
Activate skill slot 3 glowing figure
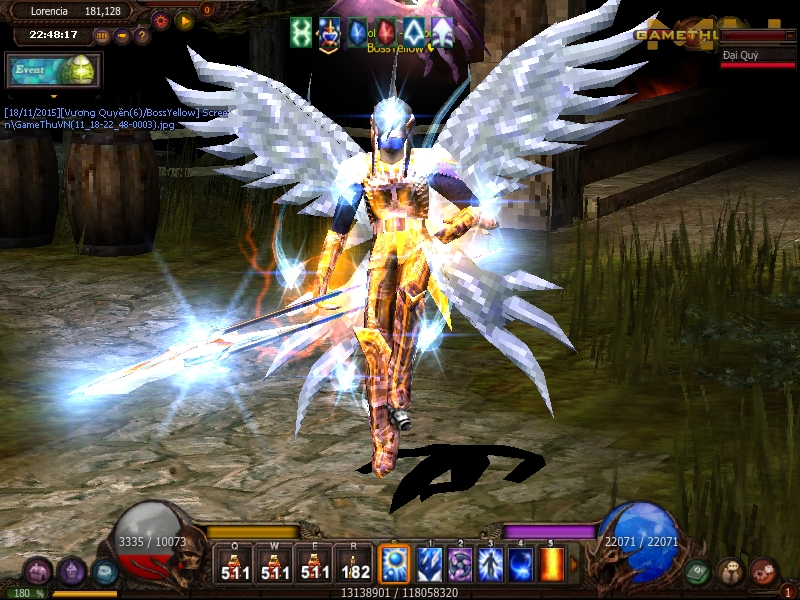pyautogui.click(x=490, y=565)
